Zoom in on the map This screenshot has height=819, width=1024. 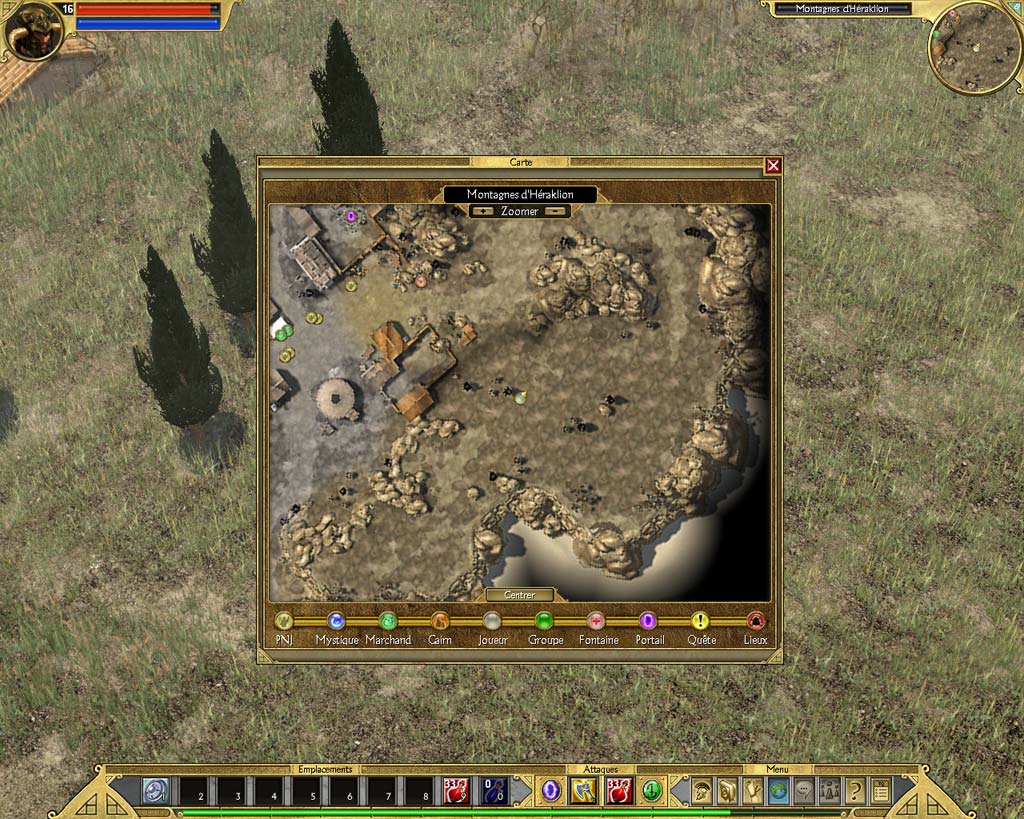tap(484, 211)
